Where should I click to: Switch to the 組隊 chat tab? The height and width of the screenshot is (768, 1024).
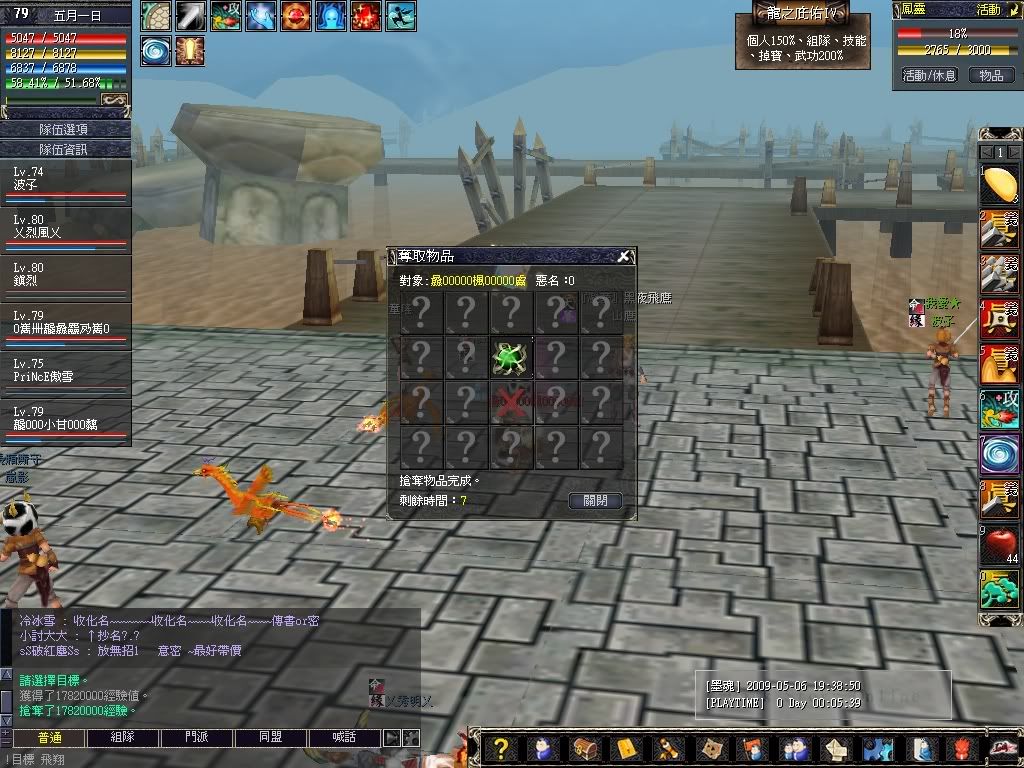coord(123,737)
